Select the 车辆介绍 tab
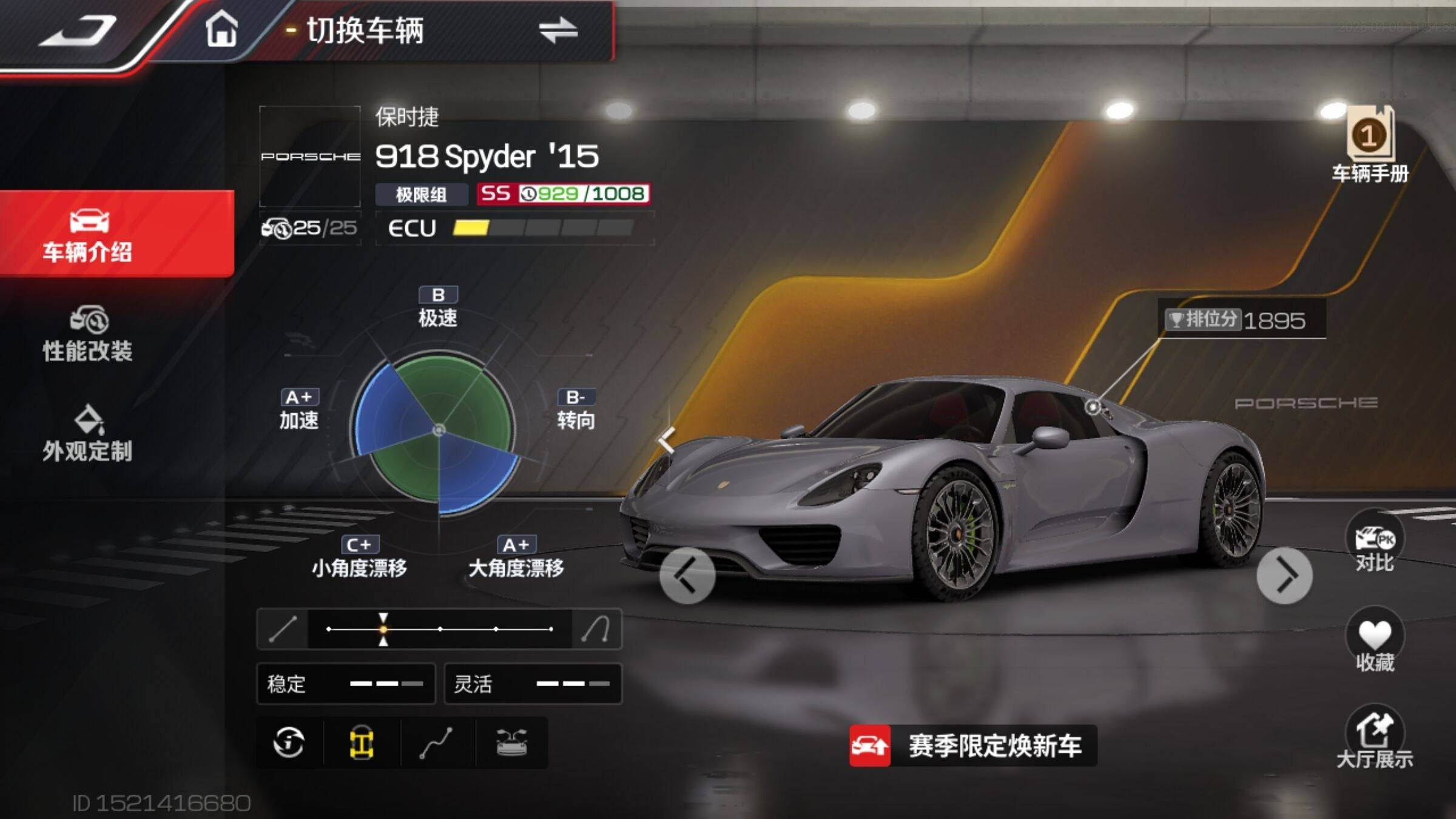This screenshot has height=819, width=1456. point(88,234)
